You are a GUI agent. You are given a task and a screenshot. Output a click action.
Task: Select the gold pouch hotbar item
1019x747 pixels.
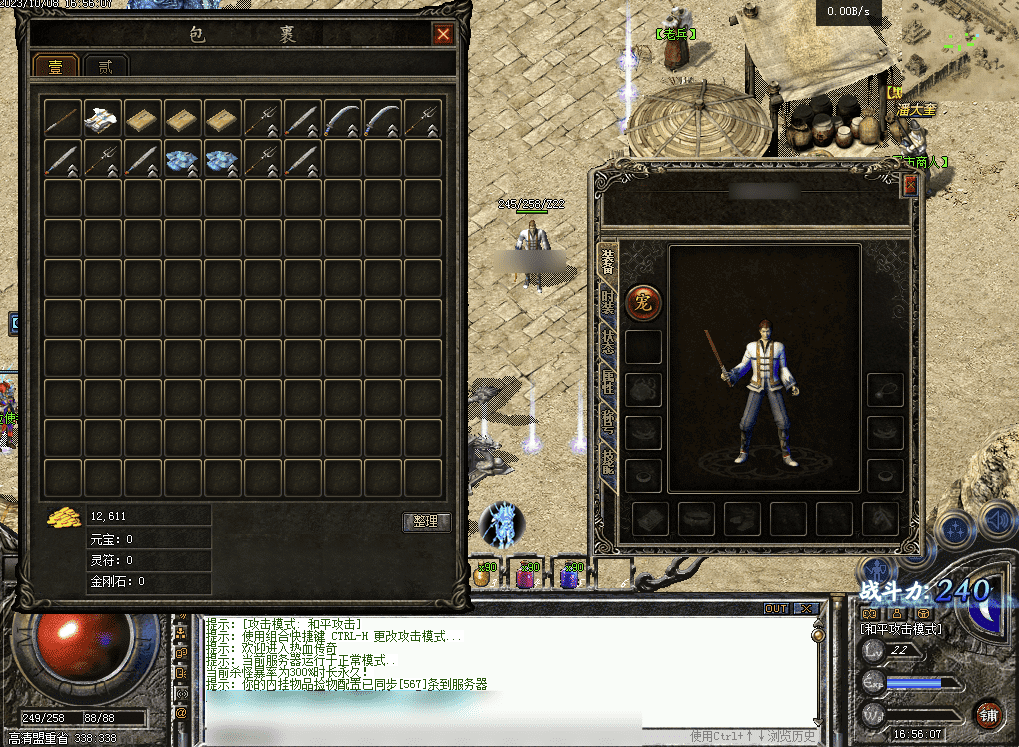482,575
